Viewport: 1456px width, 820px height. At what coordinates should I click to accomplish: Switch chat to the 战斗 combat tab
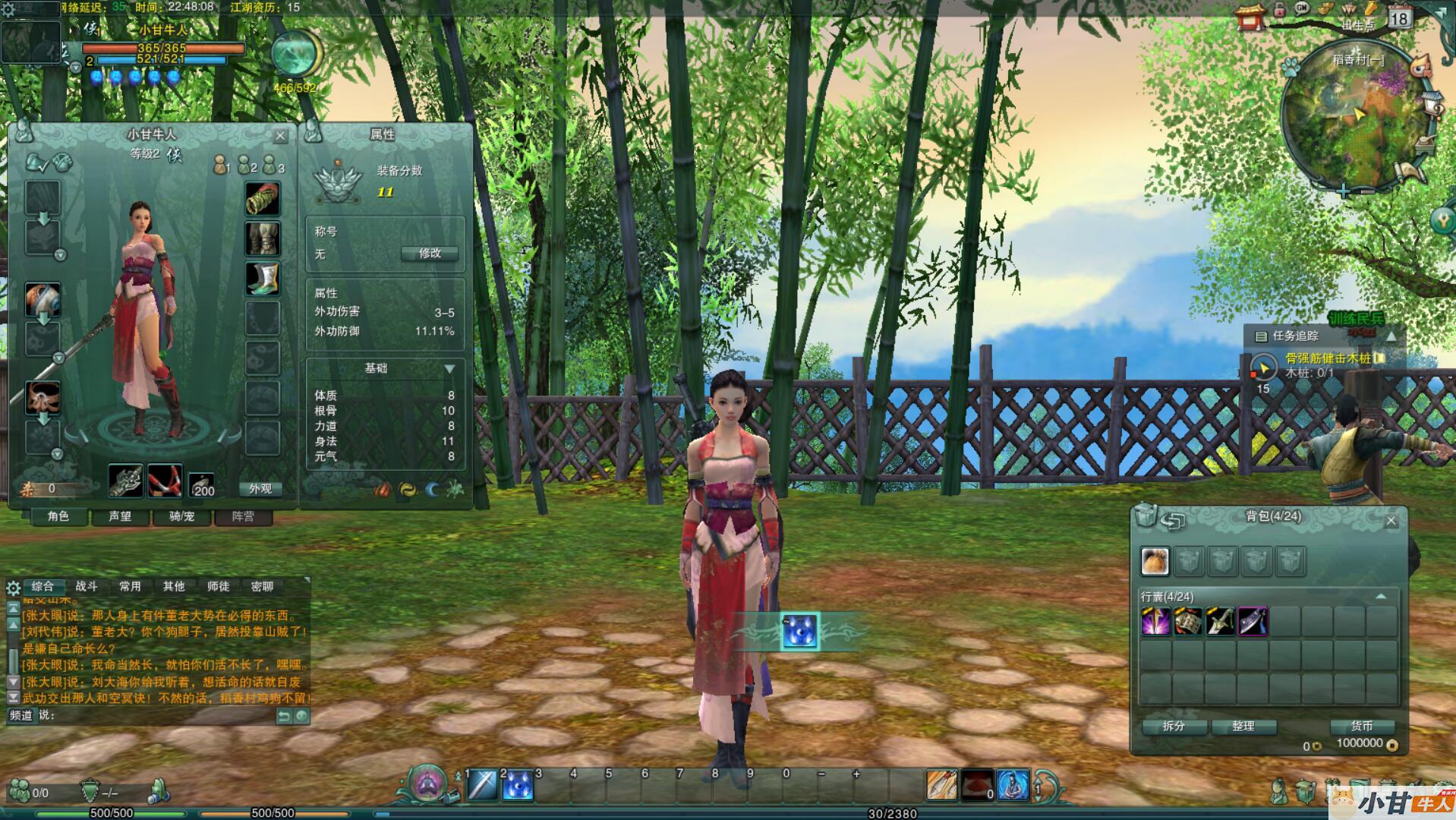point(87,586)
